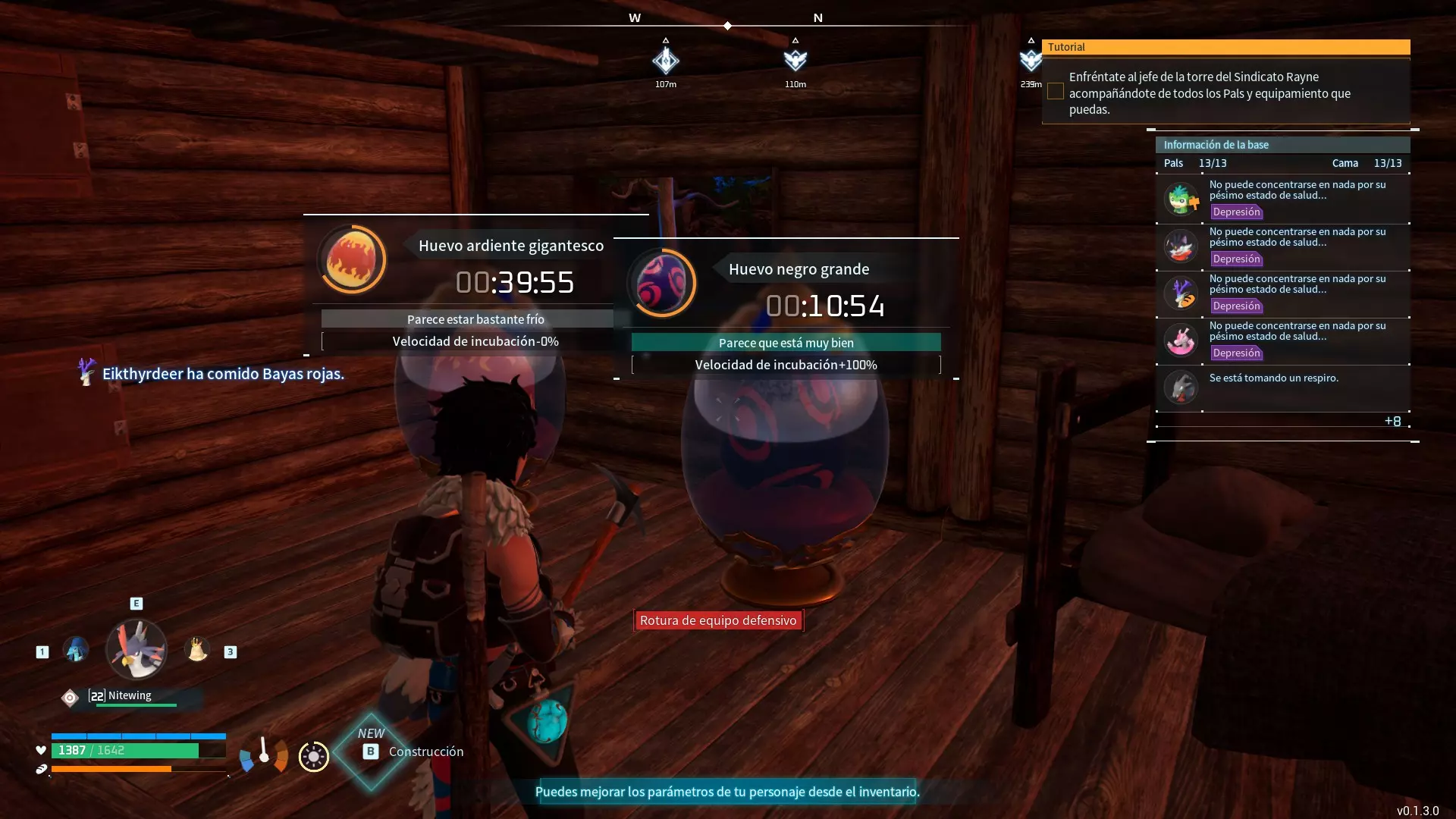This screenshot has width=1456, height=819.
Task: Choose the pink Pal's Depresión status row
Action: (x=1282, y=340)
